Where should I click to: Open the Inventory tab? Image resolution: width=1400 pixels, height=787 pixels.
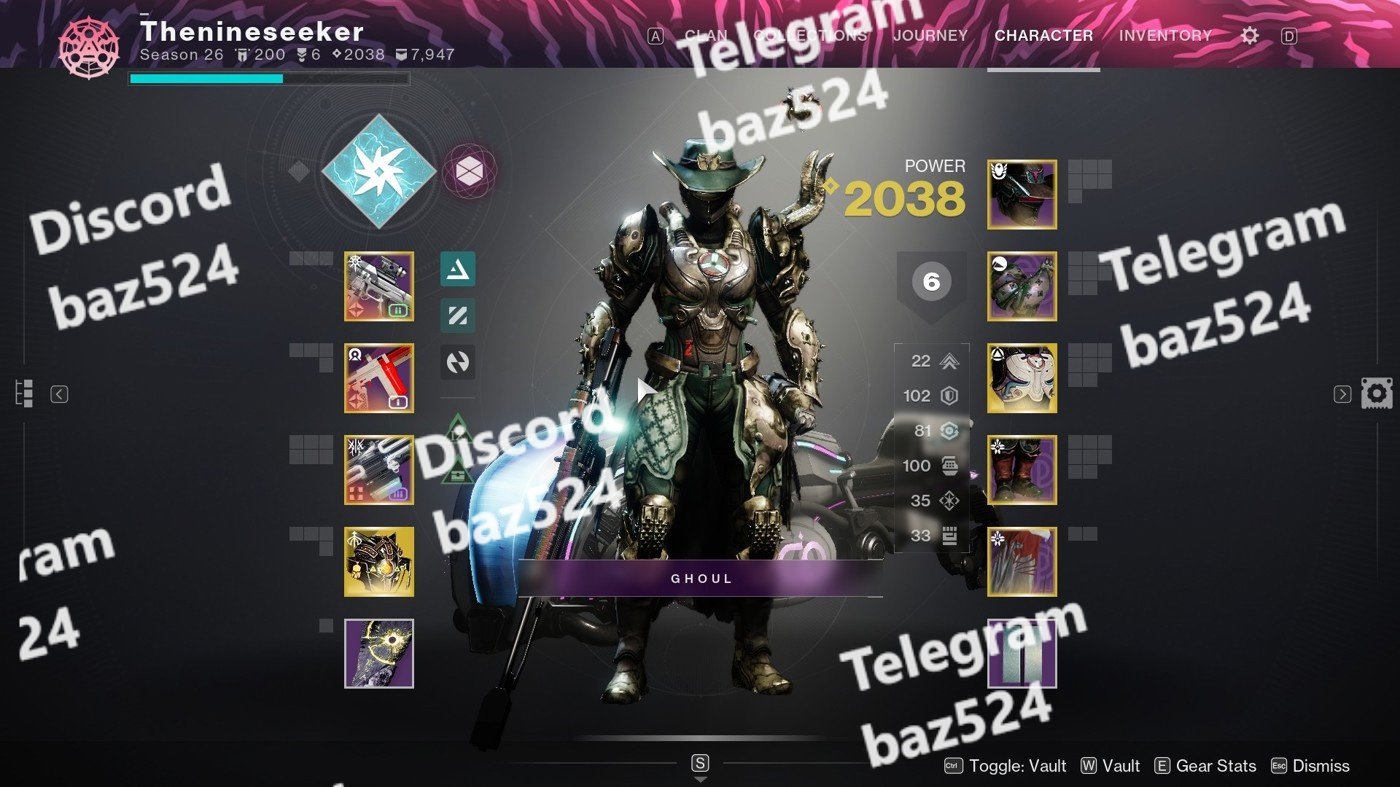(1165, 35)
